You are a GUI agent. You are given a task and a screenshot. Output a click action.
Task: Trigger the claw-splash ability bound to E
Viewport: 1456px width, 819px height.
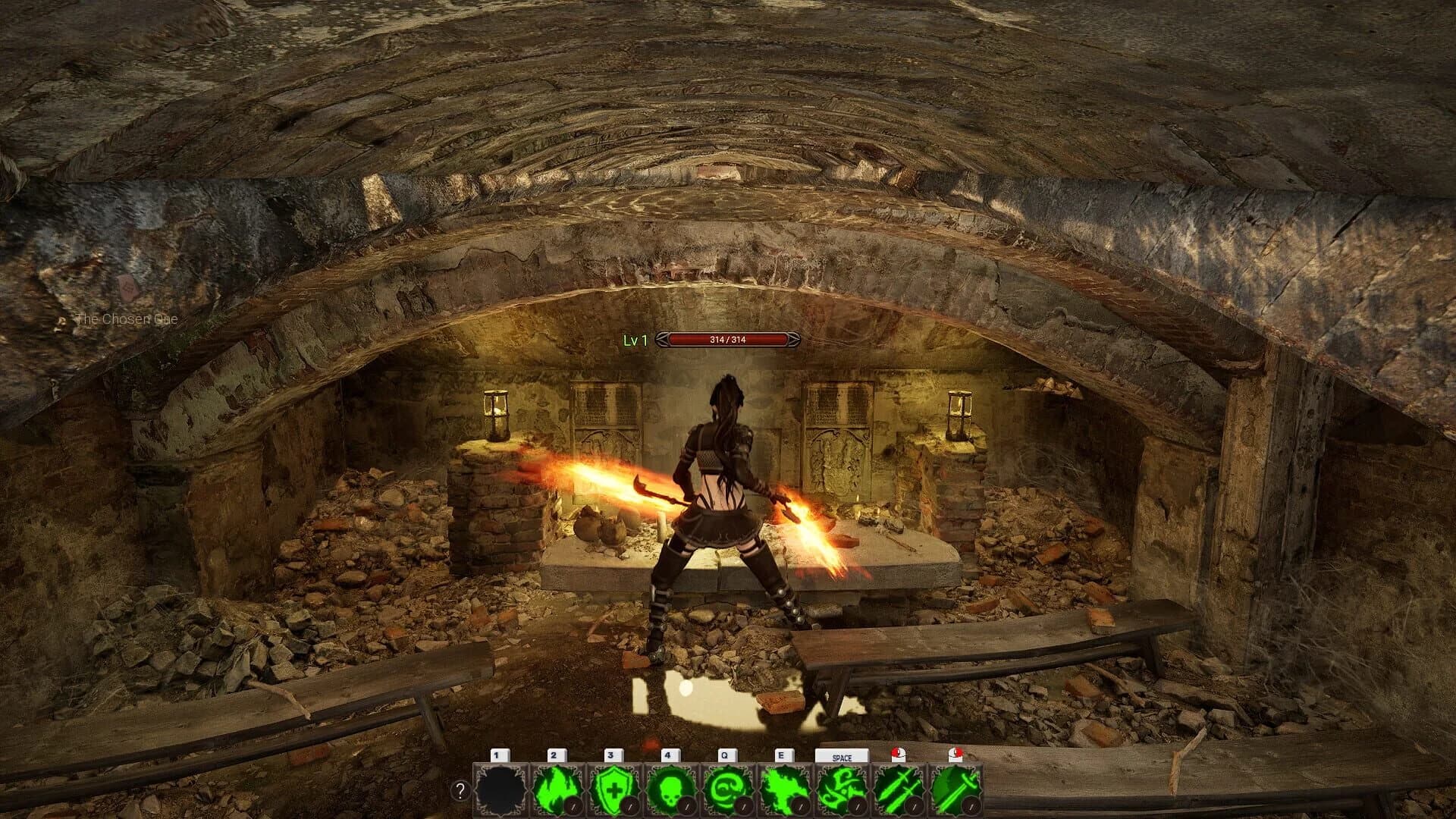pyautogui.click(x=783, y=789)
